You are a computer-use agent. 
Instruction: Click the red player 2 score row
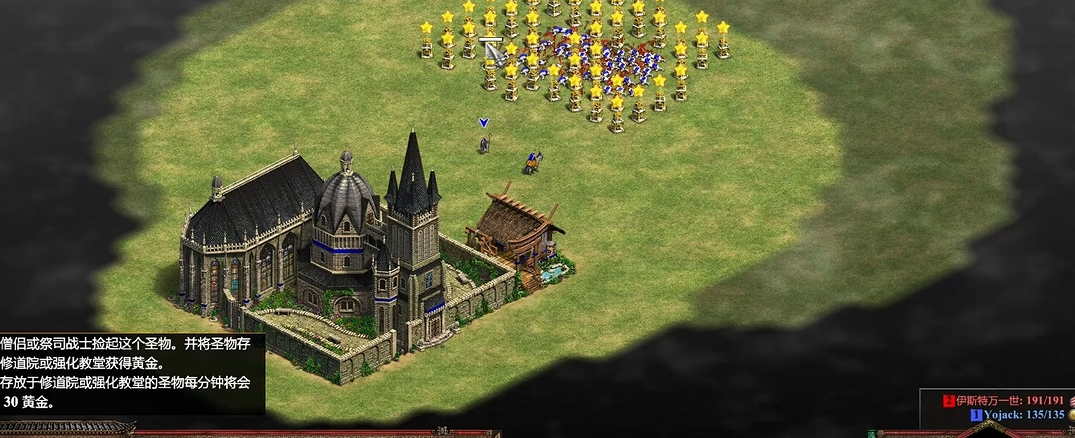1004,400
